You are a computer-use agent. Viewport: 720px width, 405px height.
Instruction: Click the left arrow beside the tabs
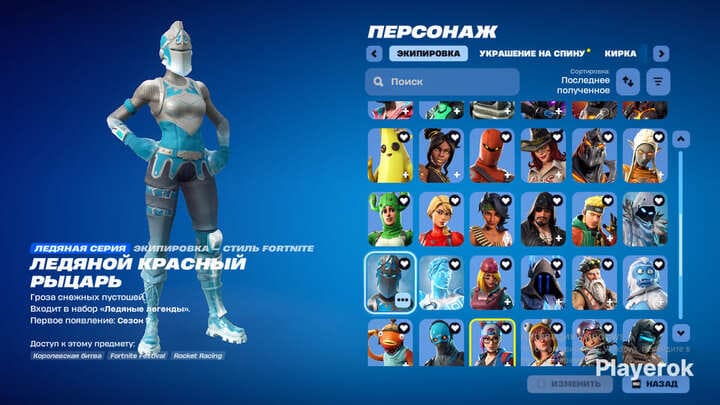point(375,53)
